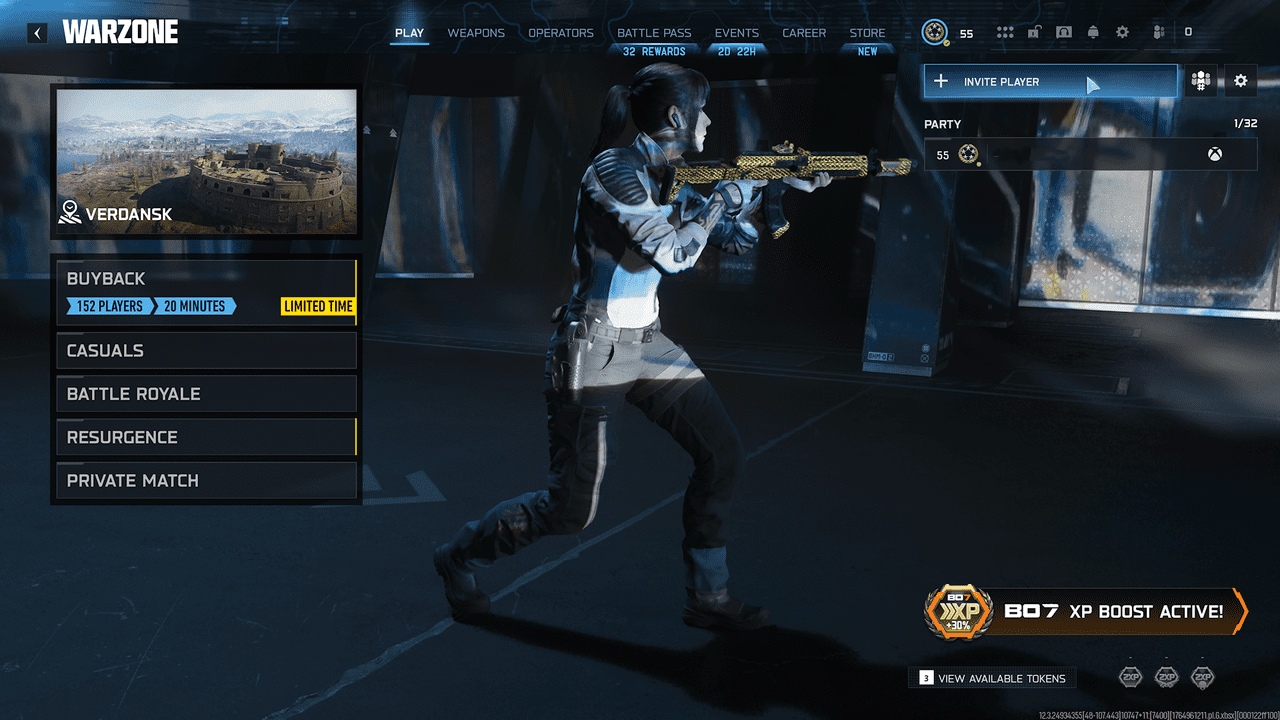
Task: Click the unlocks padlock icon
Action: click(1034, 31)
